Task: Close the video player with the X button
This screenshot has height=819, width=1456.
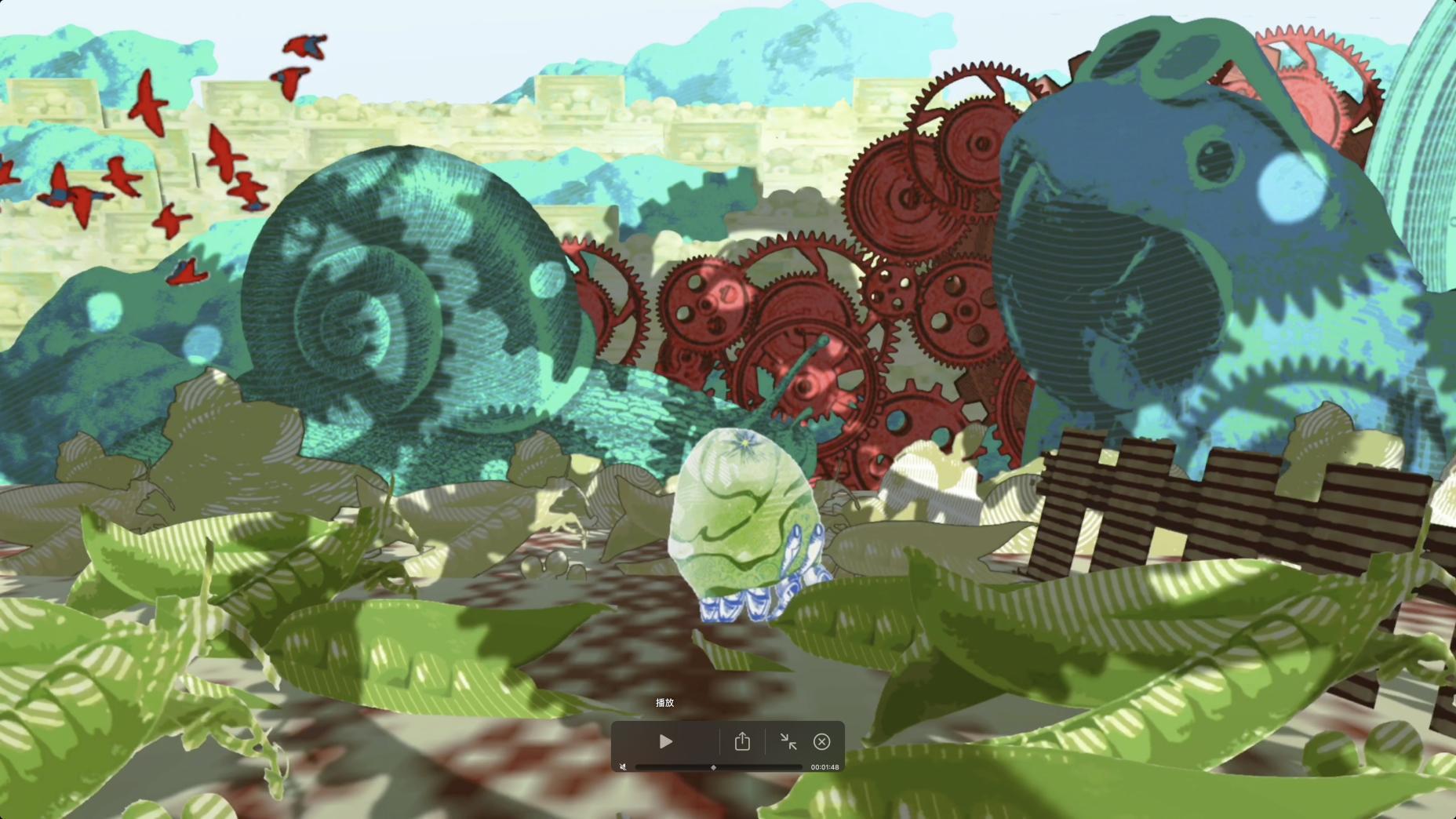Action: point(821,741)
